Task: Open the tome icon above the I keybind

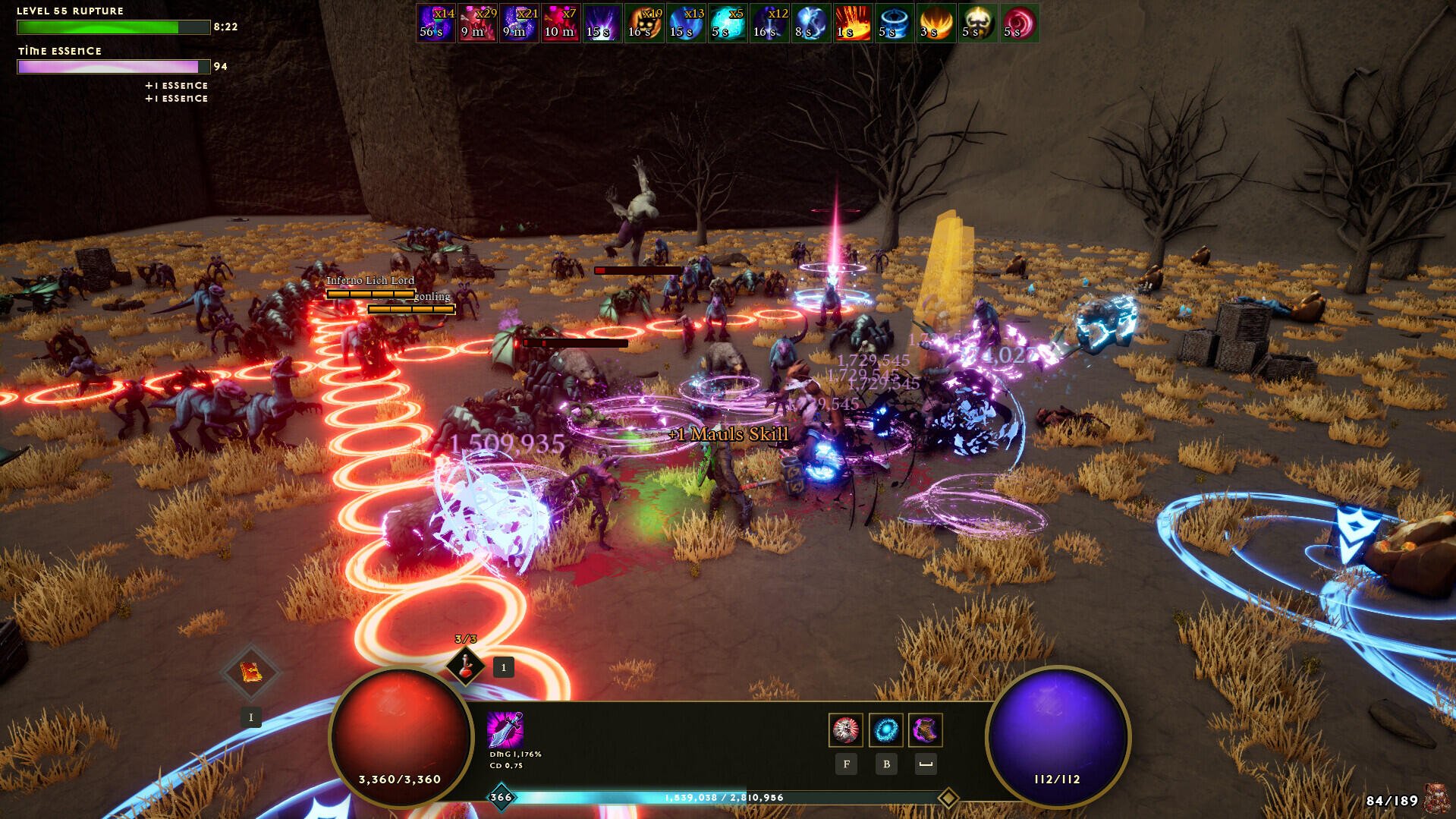Action: (x=252, y=672)
